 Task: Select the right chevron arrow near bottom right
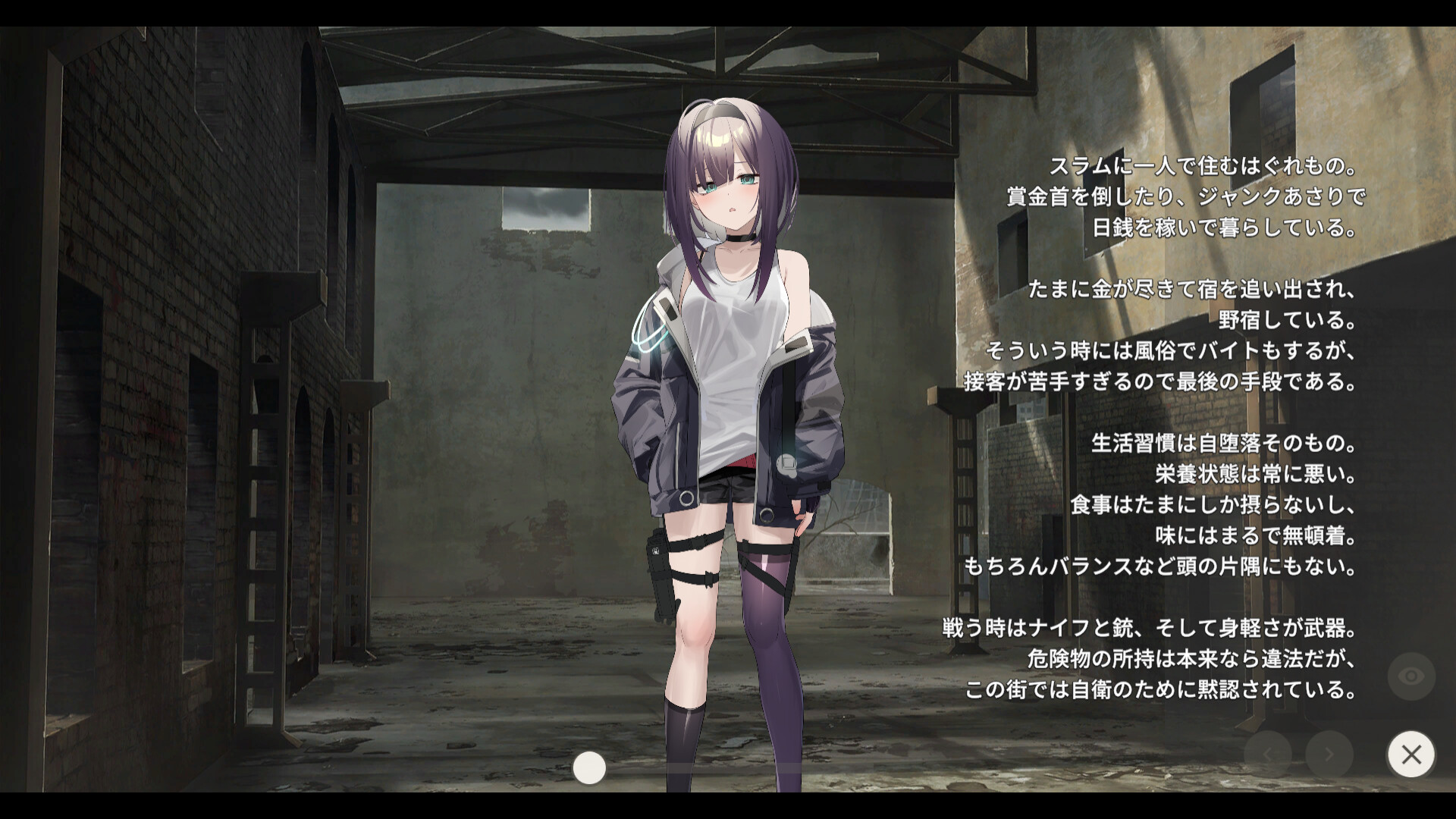point(1329,755)
